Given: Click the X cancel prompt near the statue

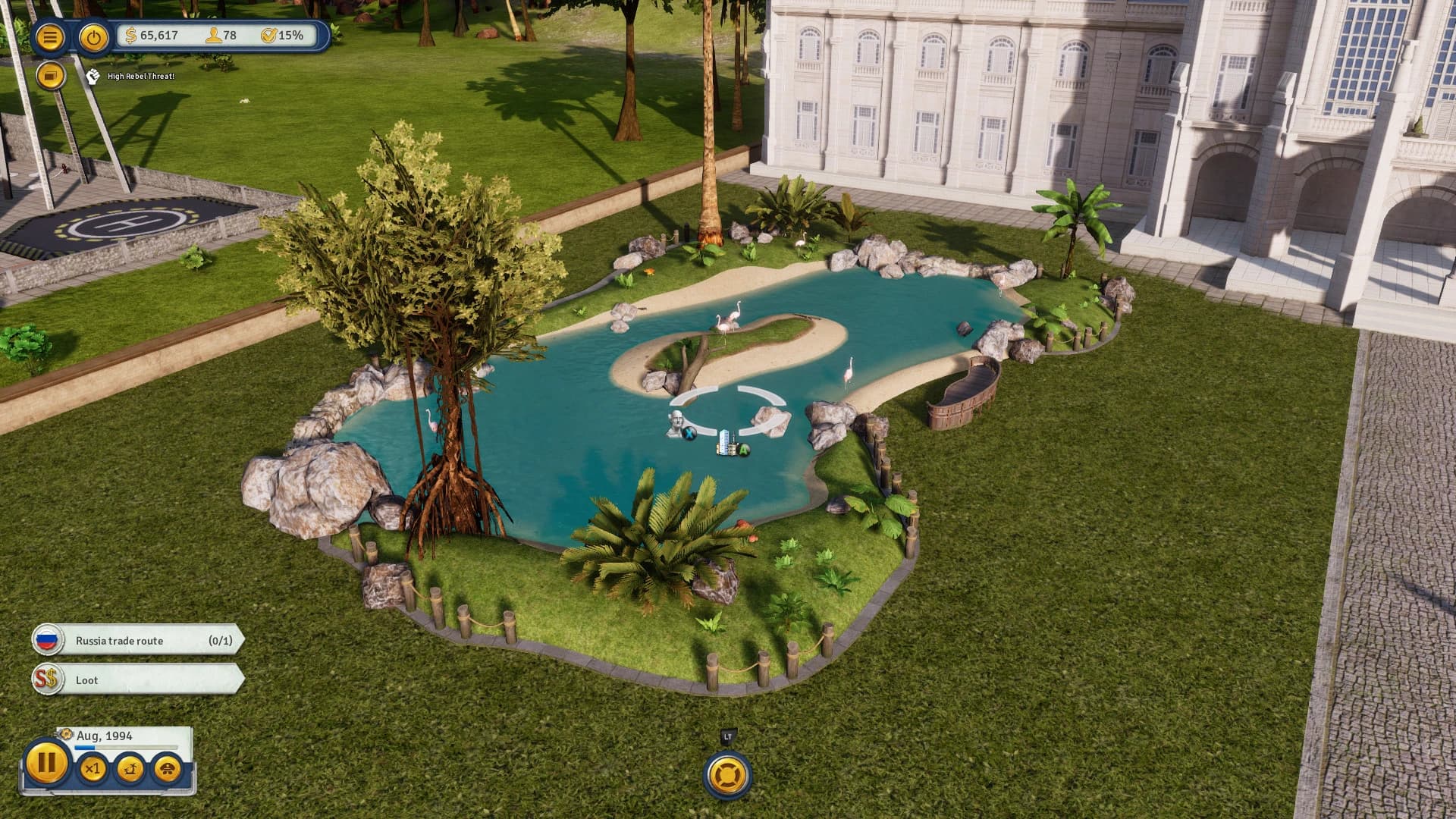Looking at the screenshot, I should [689, 433].
